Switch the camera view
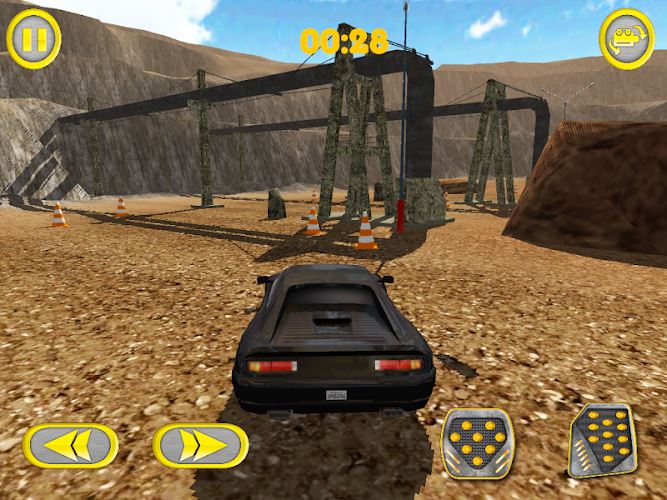 coord(627,38)
